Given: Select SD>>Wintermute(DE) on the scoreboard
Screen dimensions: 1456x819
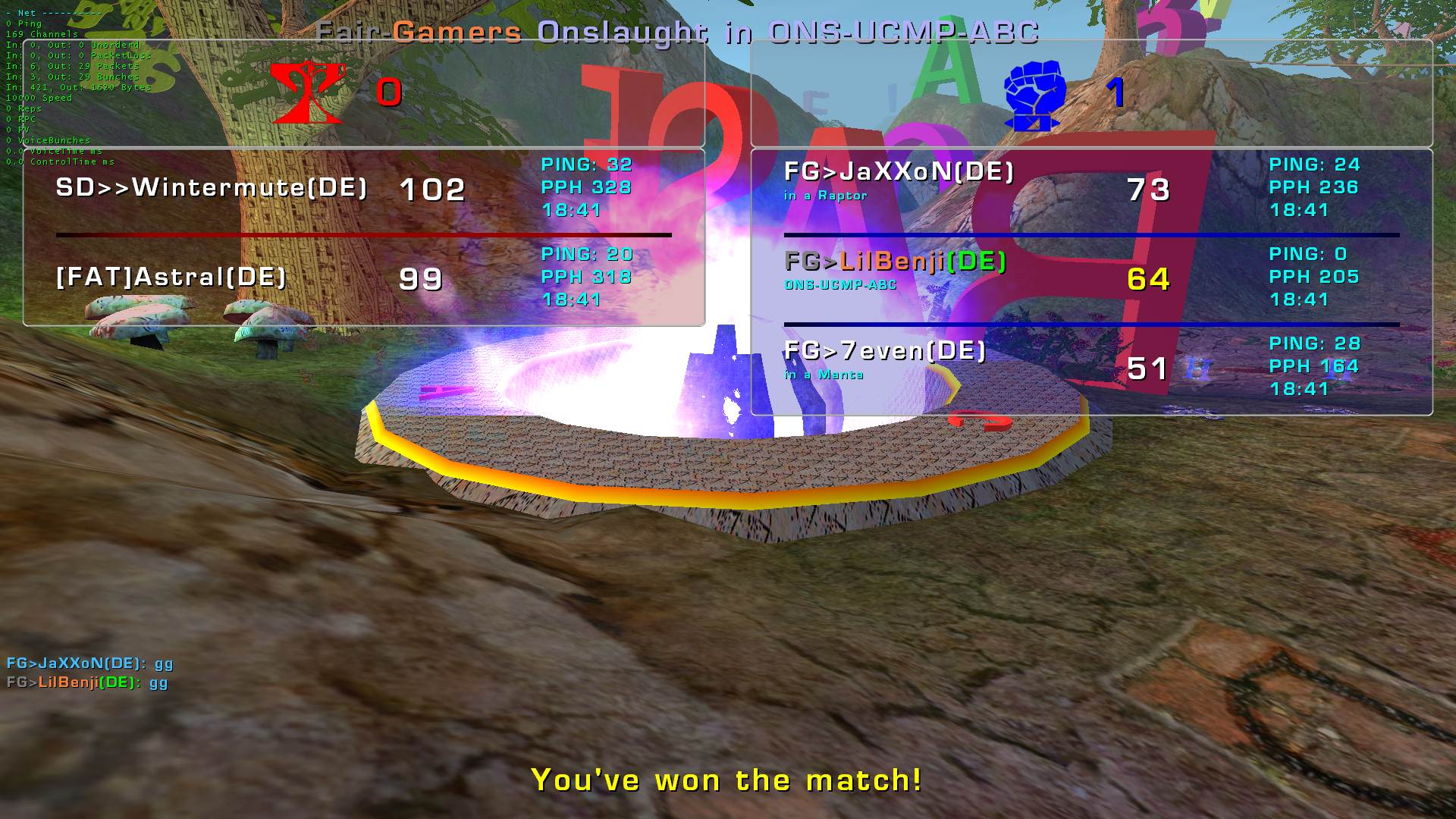Looking at the screenshot, I should [x=212, y=187].
